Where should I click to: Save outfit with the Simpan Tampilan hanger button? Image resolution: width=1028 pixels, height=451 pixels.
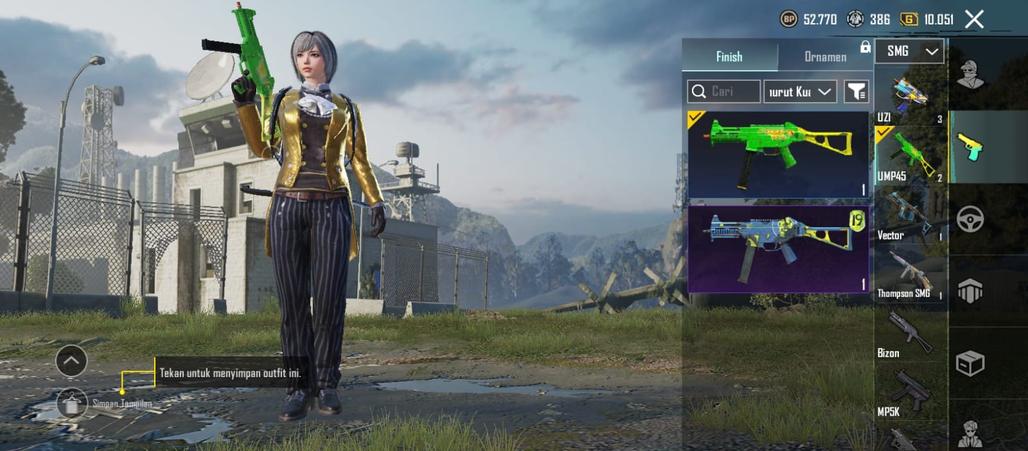[72, 403]
